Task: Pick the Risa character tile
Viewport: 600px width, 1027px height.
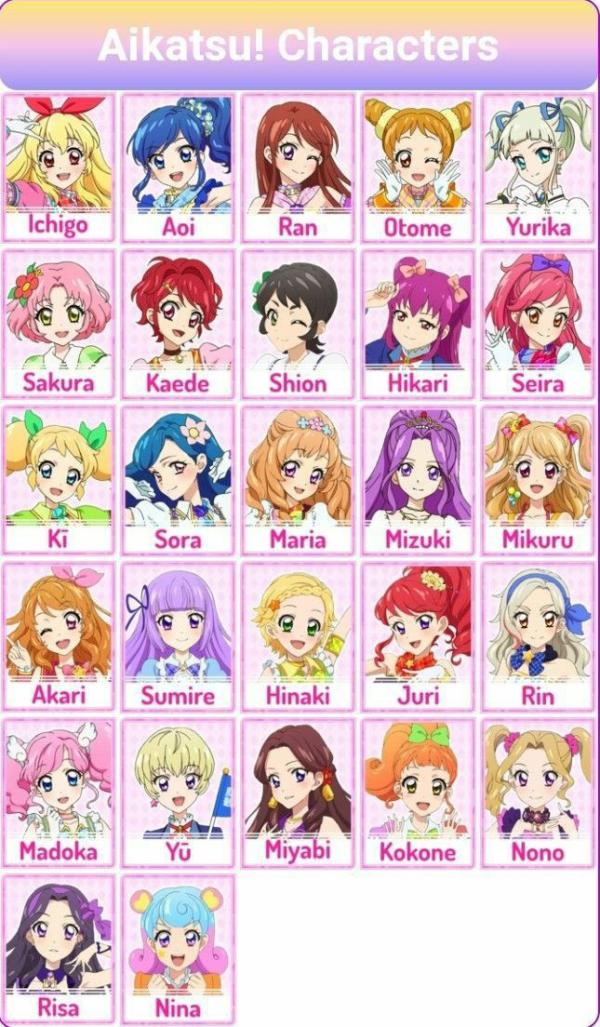Action: tap(58, 948)
